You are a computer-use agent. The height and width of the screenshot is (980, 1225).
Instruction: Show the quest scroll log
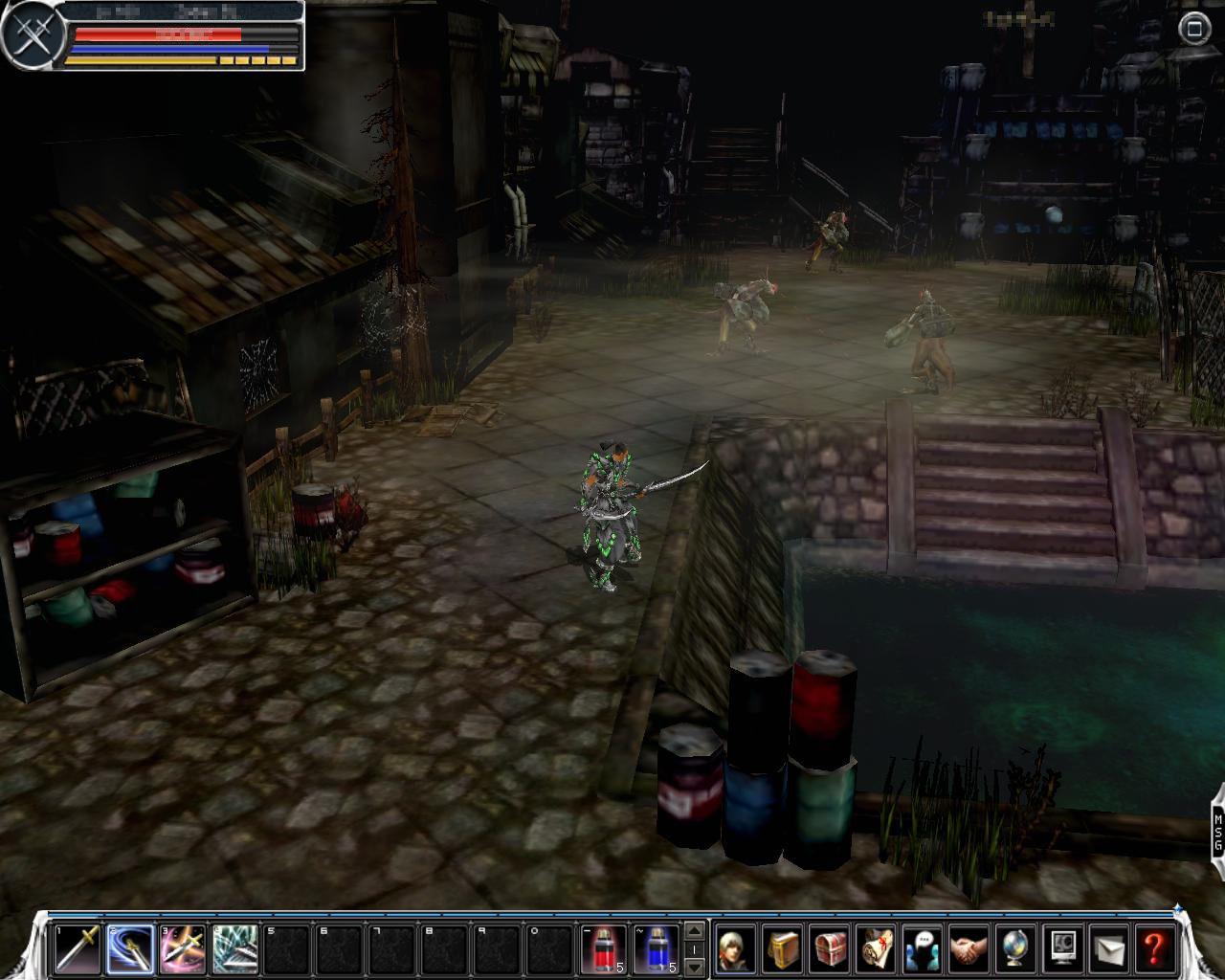[x=875, y=948]
